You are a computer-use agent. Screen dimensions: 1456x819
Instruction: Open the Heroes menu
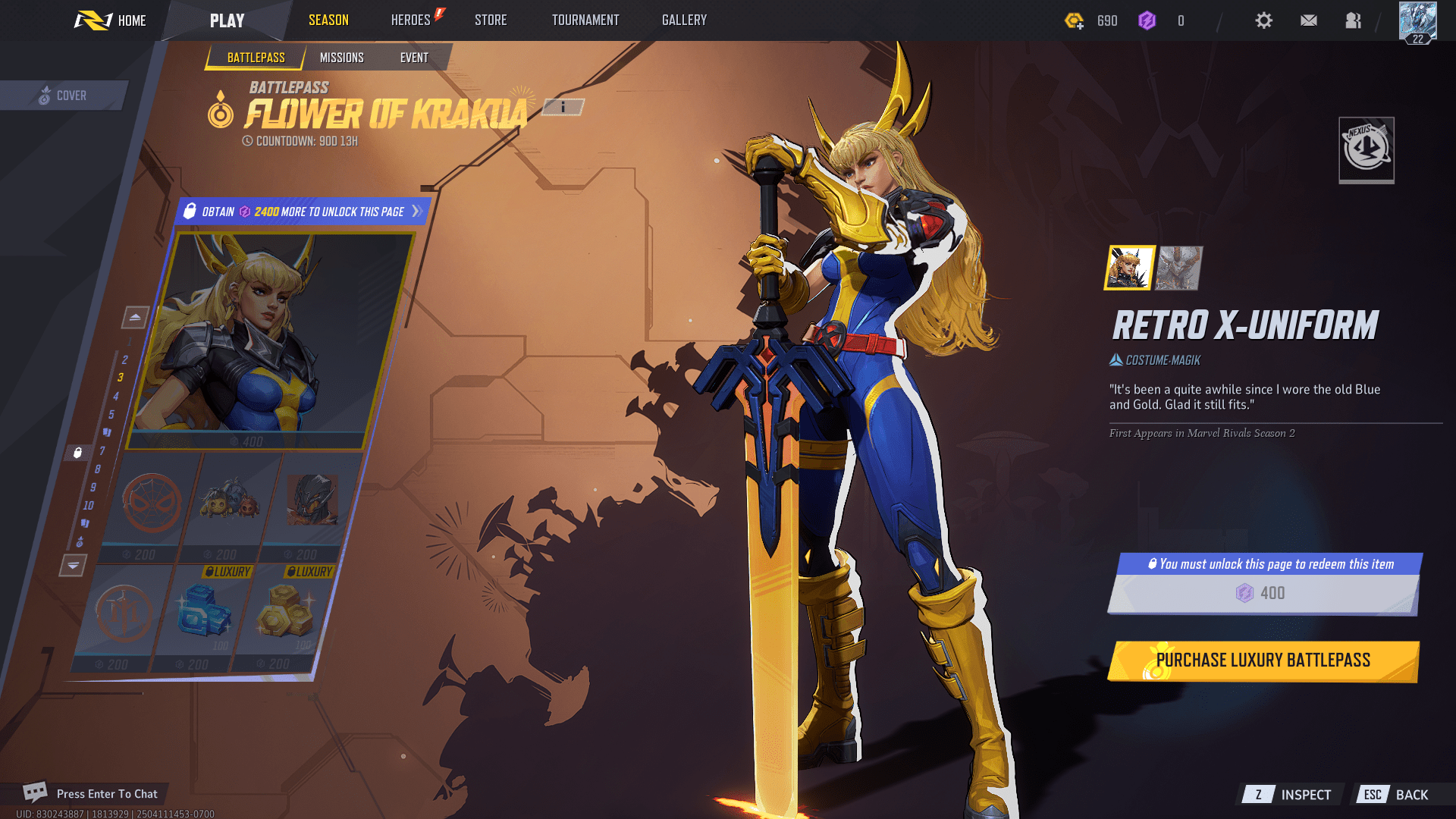point(411,20)
